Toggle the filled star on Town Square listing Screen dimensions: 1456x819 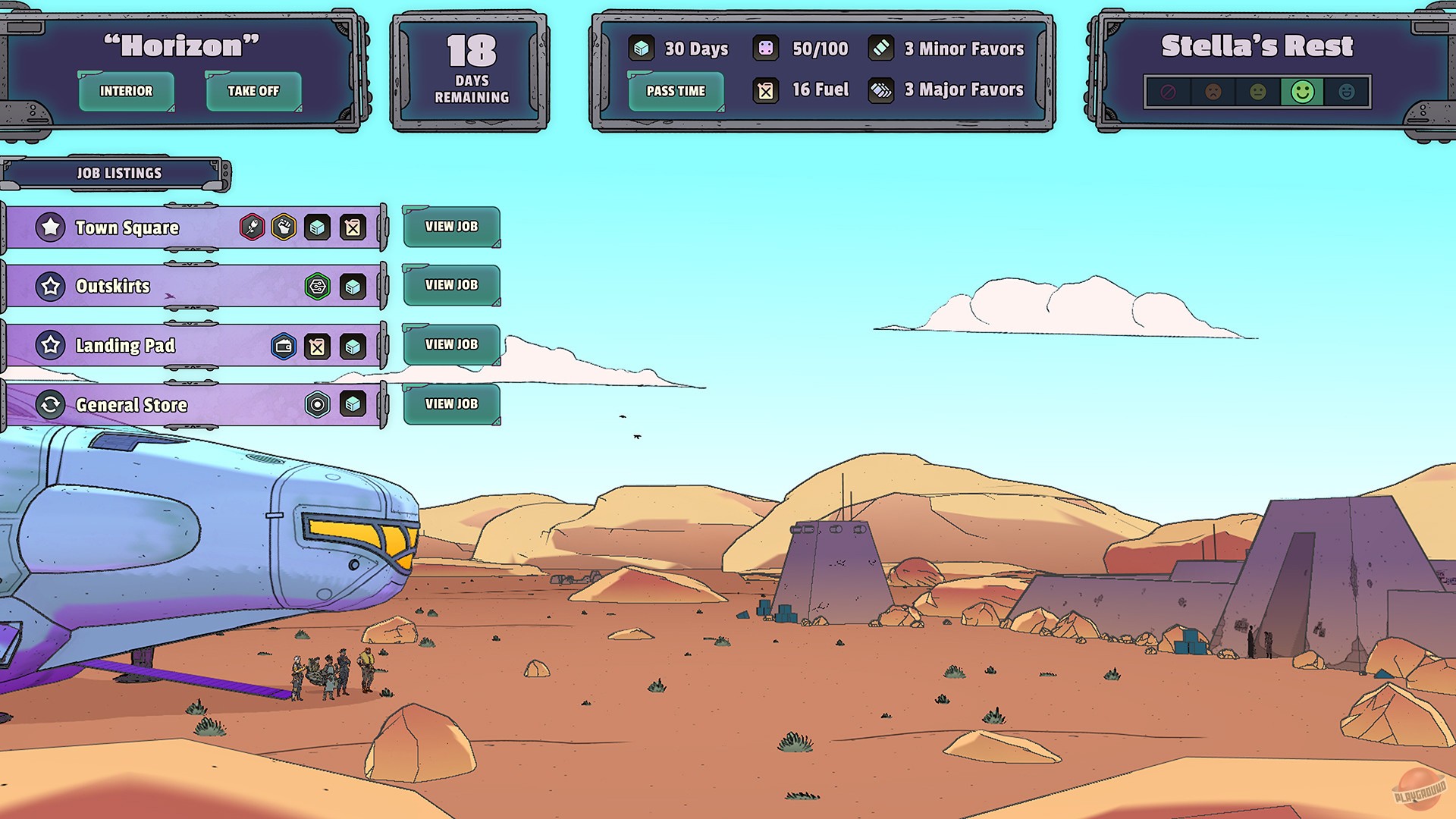click(x=51, y=226)
